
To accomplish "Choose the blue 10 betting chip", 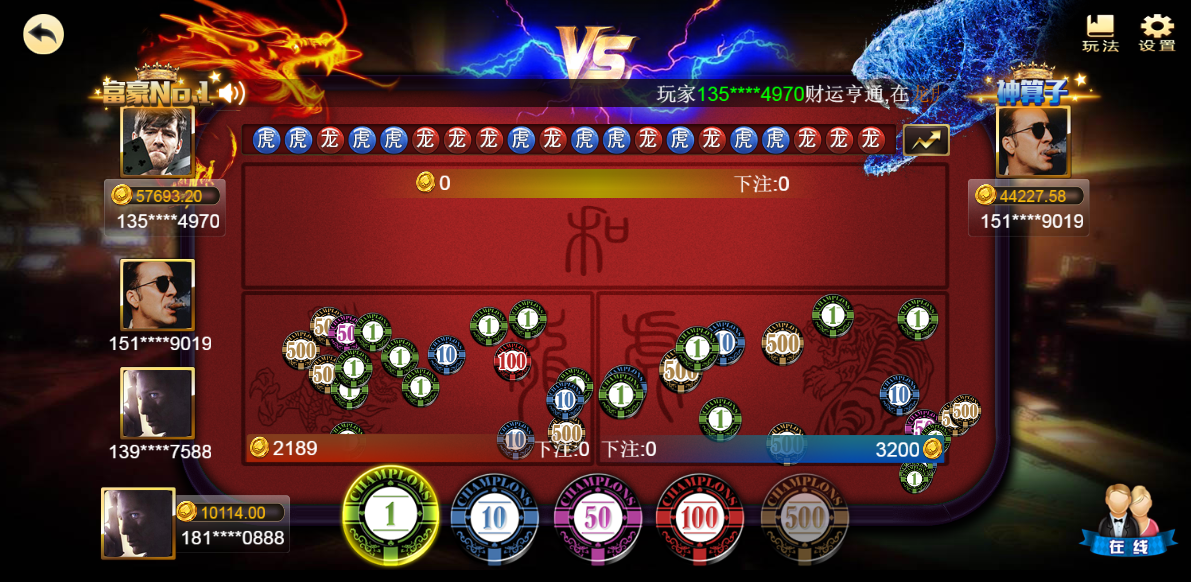I will (x=494, y=518).
